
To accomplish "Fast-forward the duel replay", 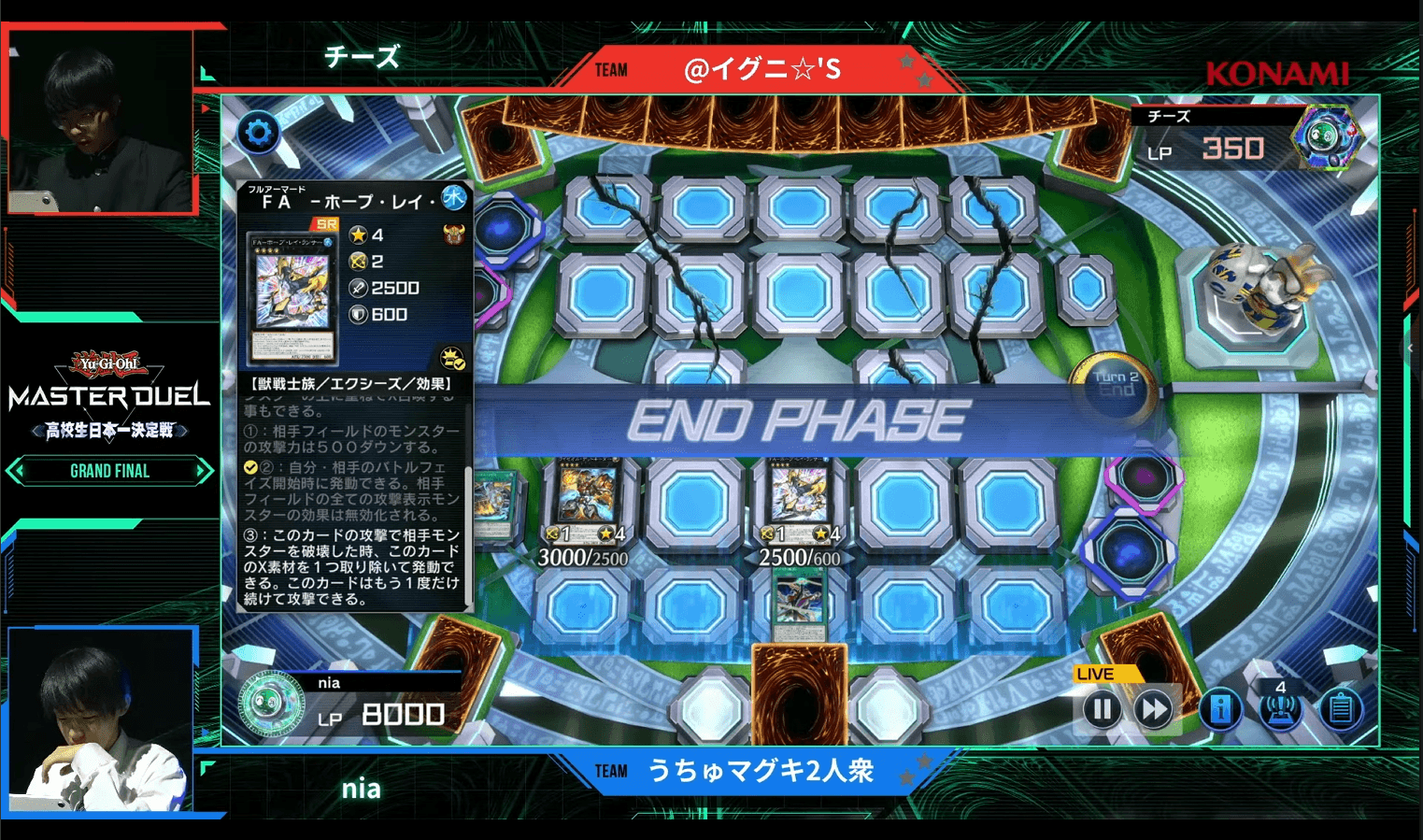I will coord(1154,710).
